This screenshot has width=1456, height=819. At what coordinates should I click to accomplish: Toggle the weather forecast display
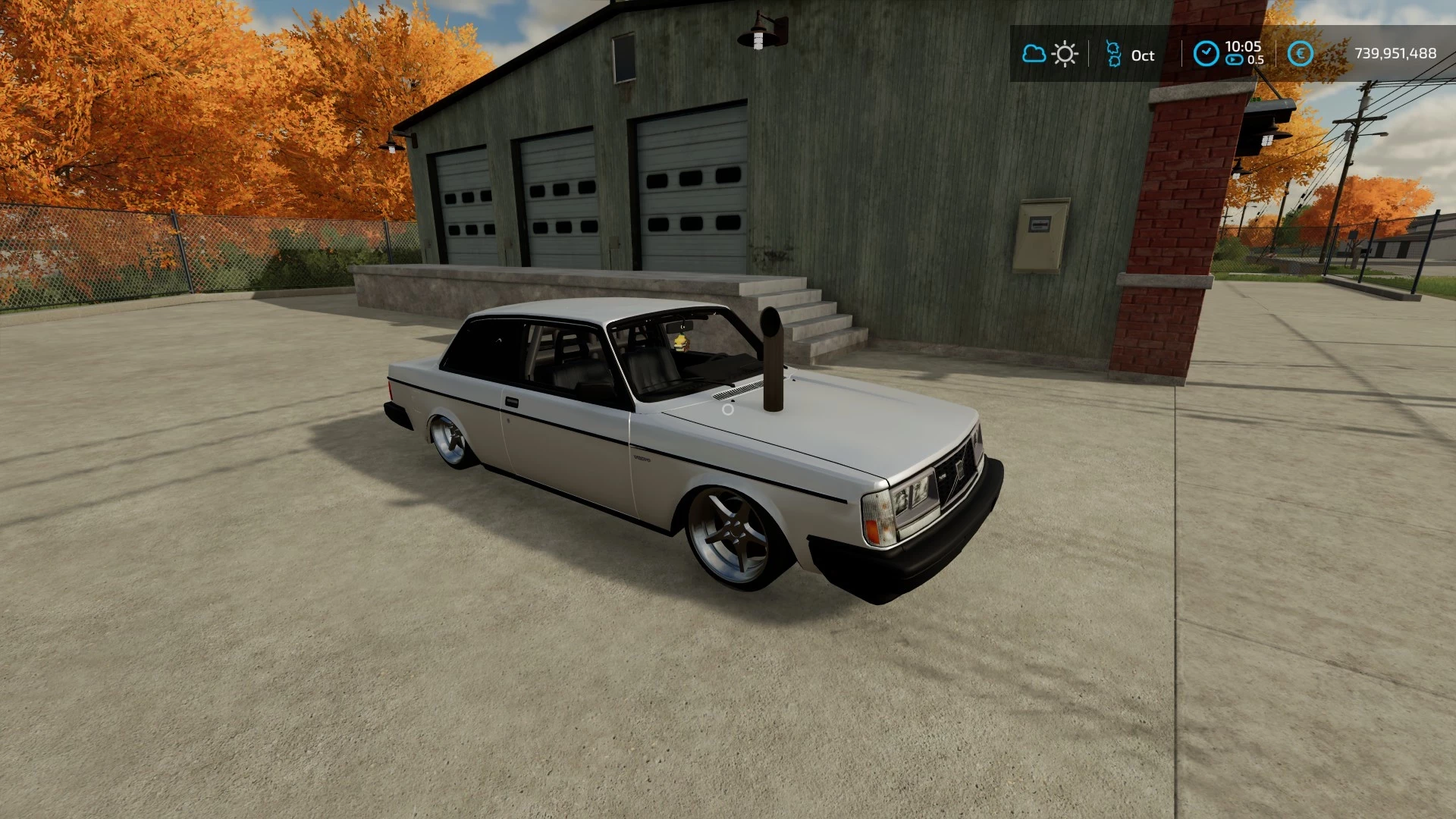click(x=1049, y=53)
